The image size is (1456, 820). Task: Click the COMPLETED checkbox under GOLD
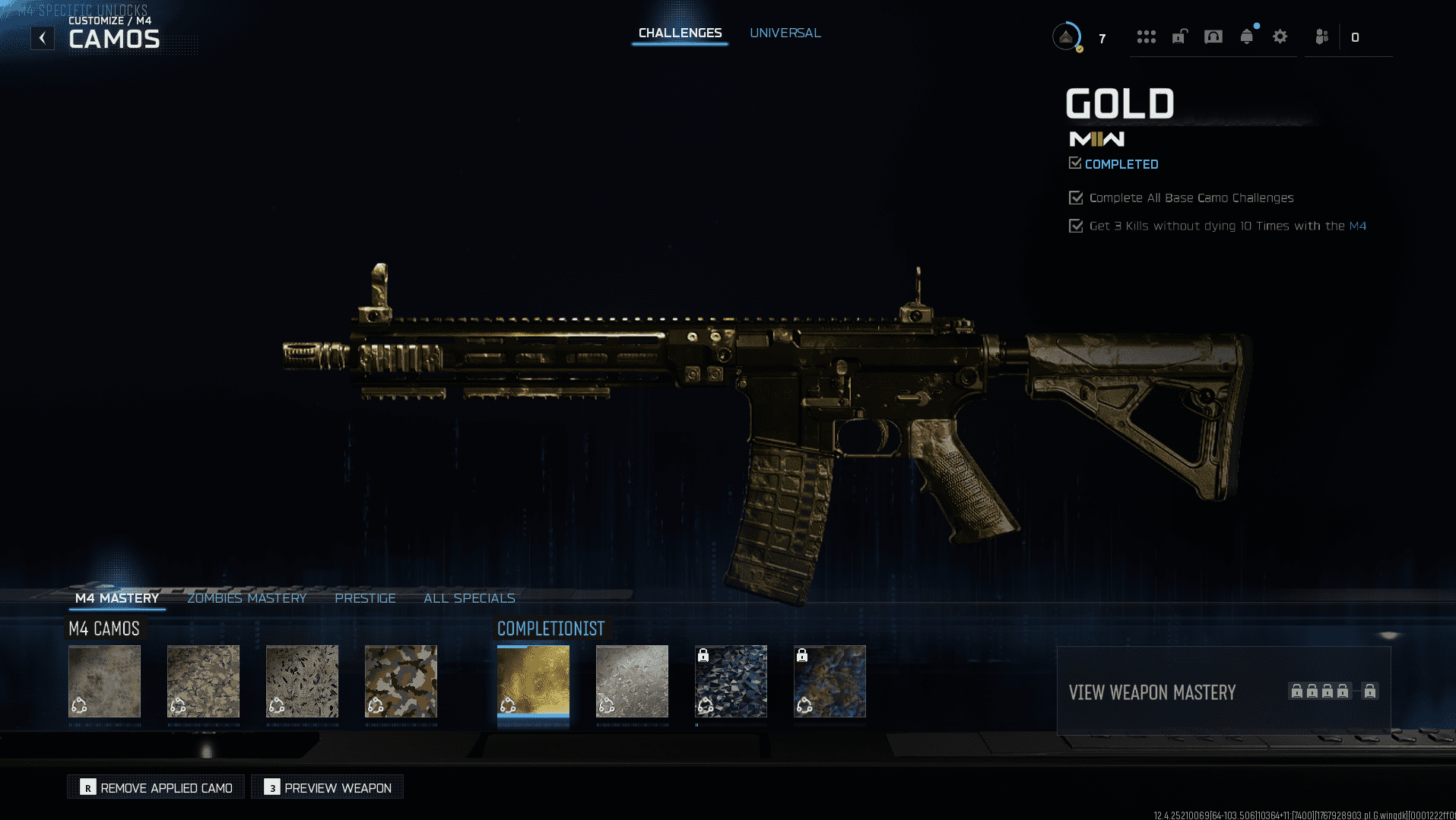[x=1075, y=163]
